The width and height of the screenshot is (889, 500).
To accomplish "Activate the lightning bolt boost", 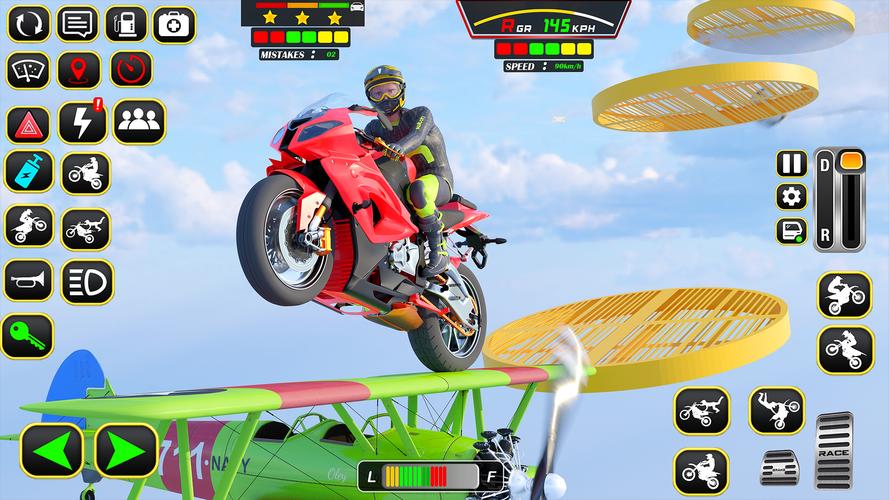I will tap(82, 122).
